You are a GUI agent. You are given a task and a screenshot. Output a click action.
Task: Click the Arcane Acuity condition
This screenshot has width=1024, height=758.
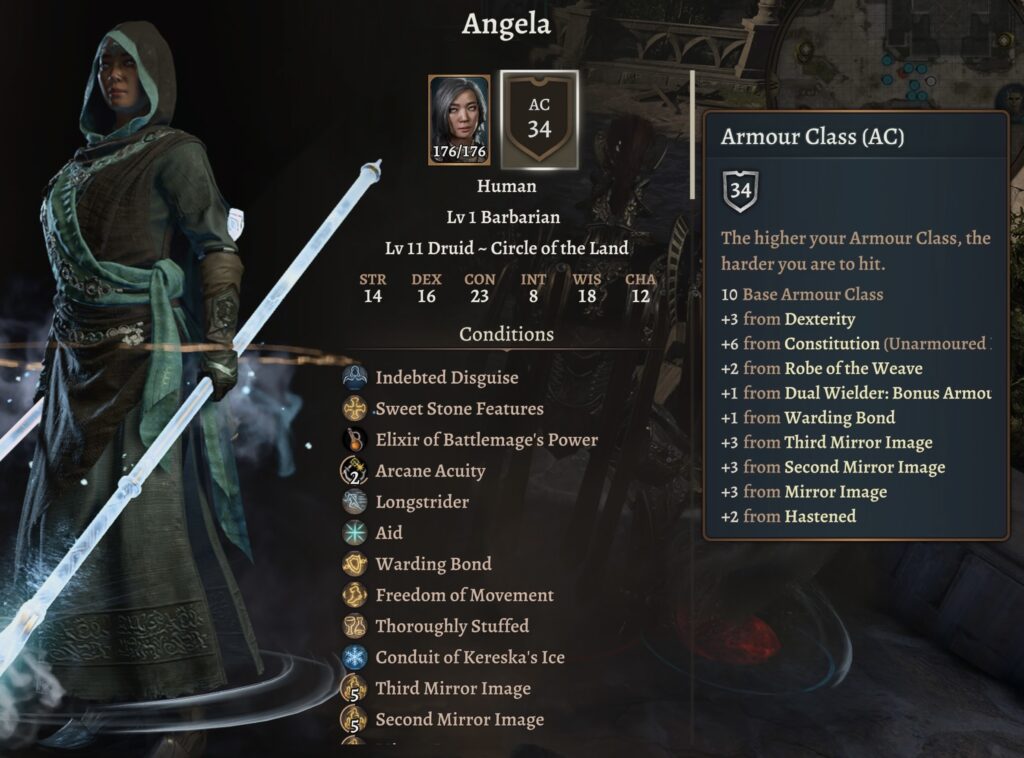[x=430, y=471]
